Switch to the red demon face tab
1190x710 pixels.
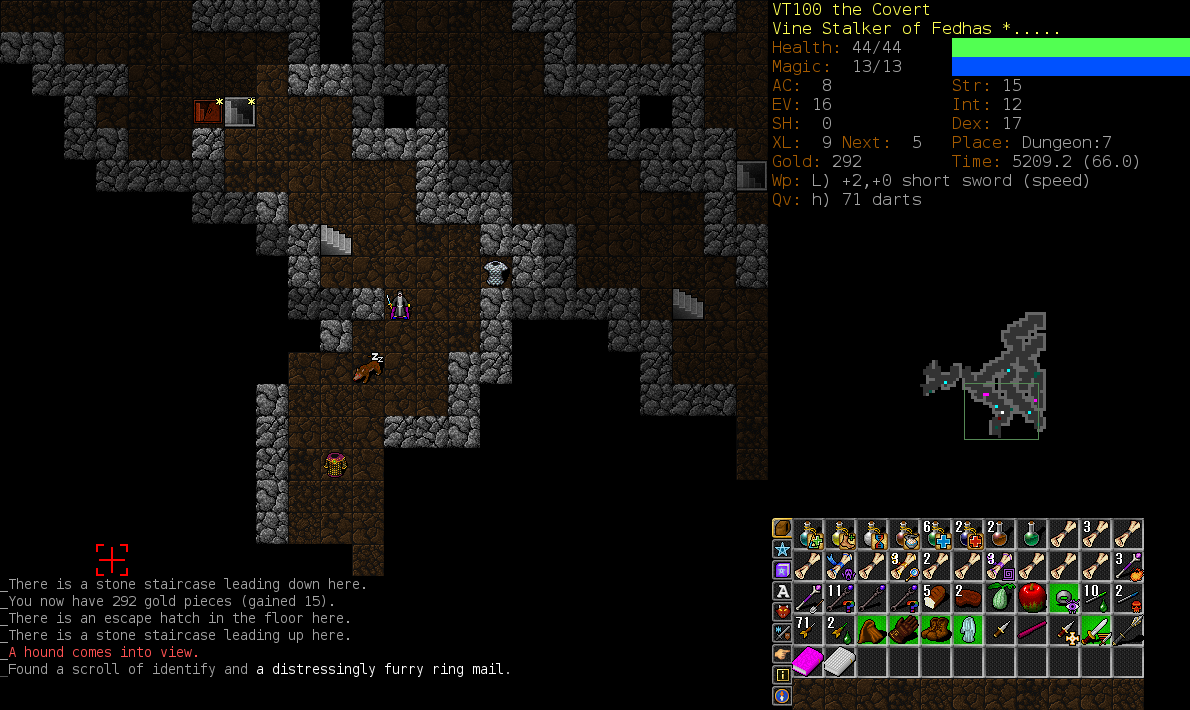(781, 612)
